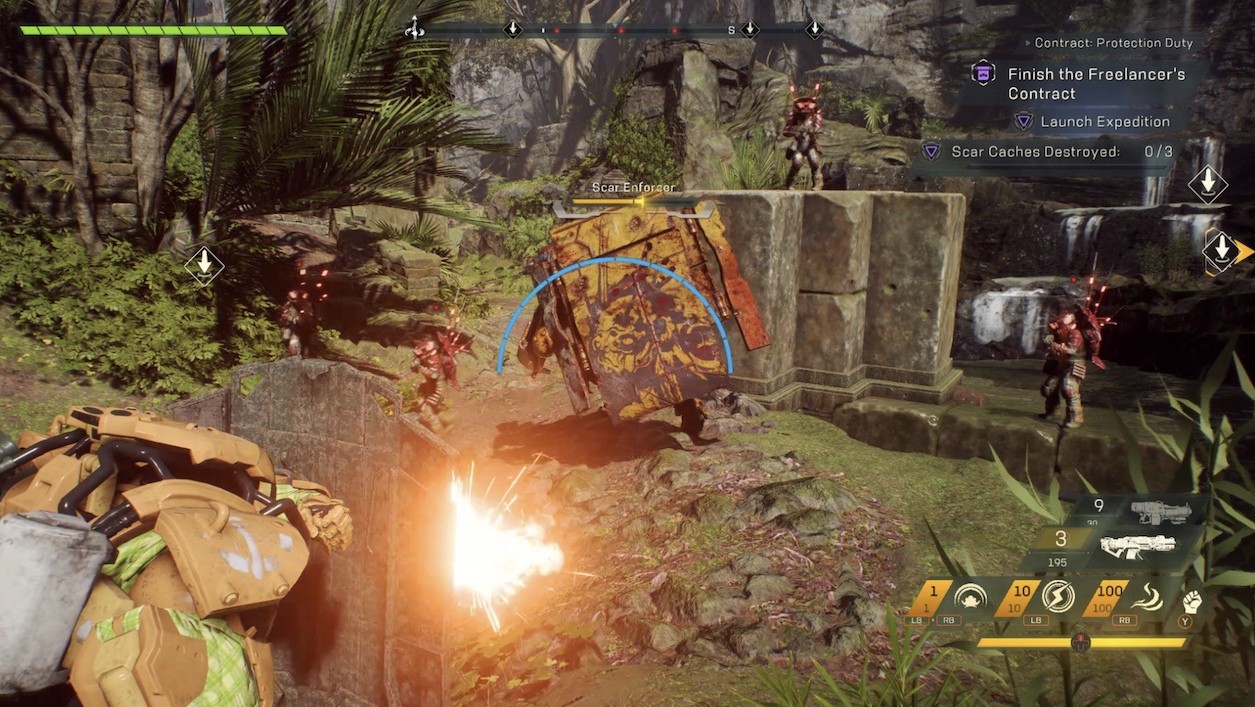This screenshot has height=707, width=1255.
Task: Click the Contract: Protection Duty header
Action: (x=1113, y=43)
